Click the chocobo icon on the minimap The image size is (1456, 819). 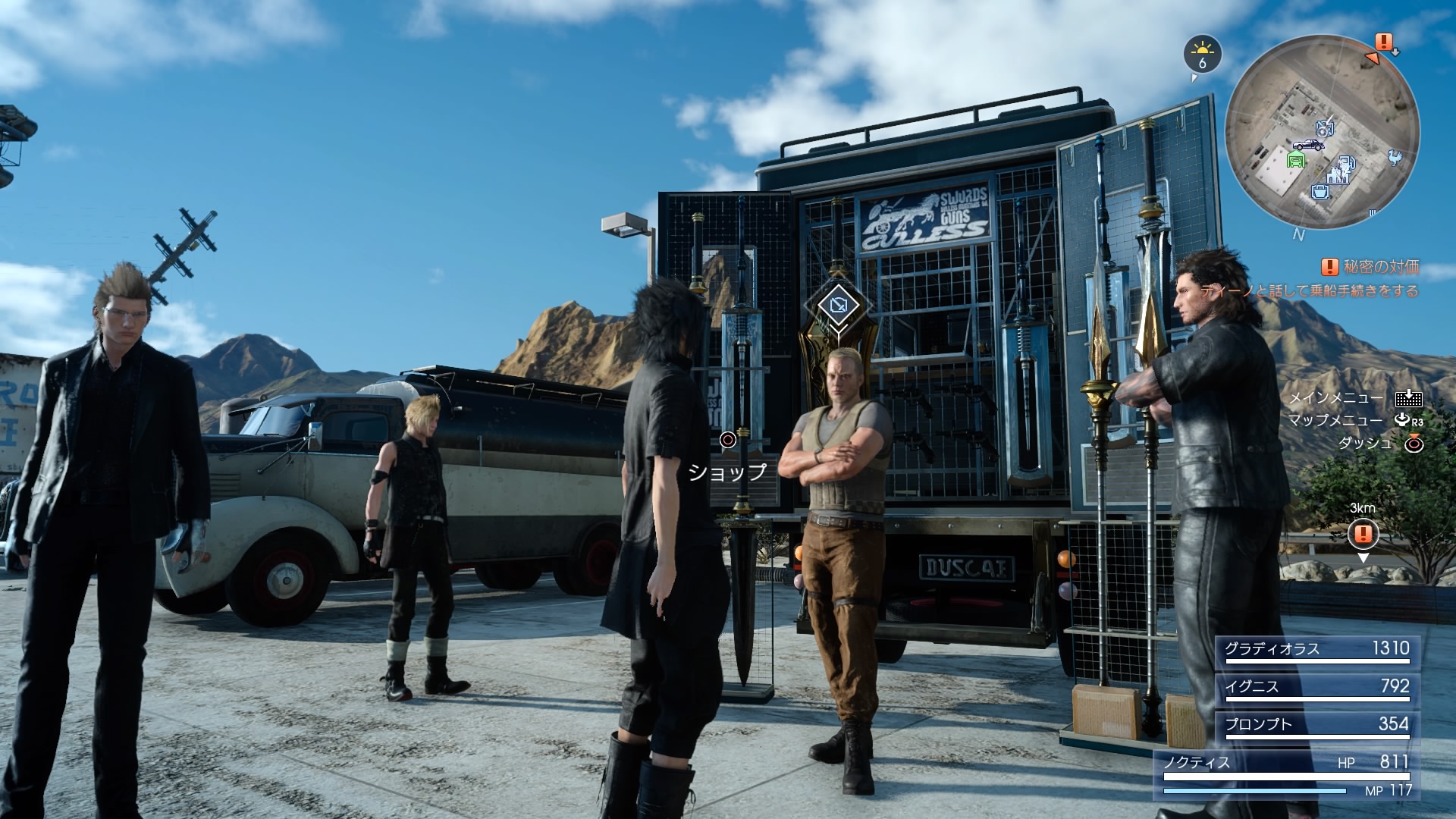tap(1394, 157)
